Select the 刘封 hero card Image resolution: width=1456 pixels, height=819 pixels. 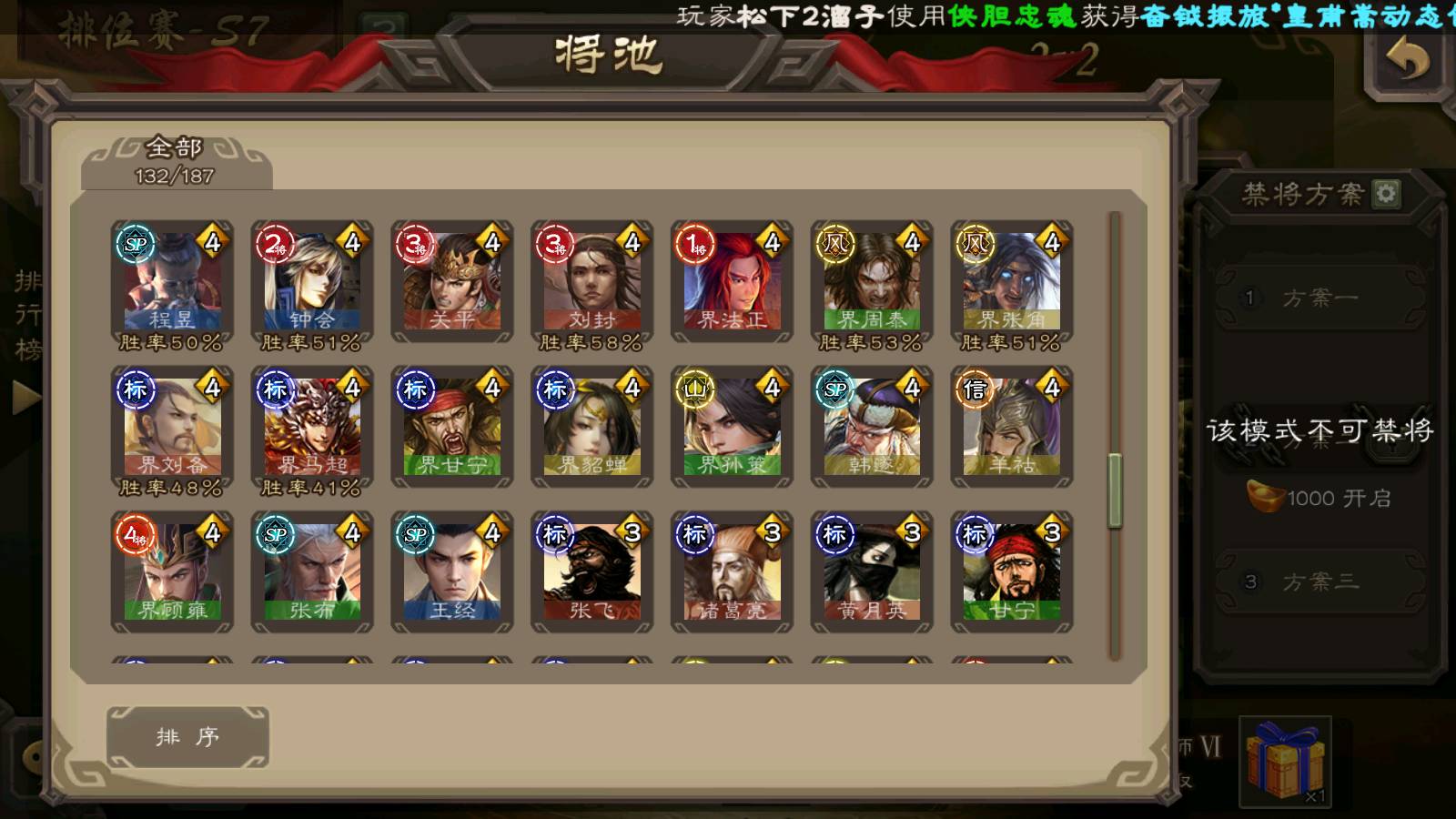coord(592,282)
